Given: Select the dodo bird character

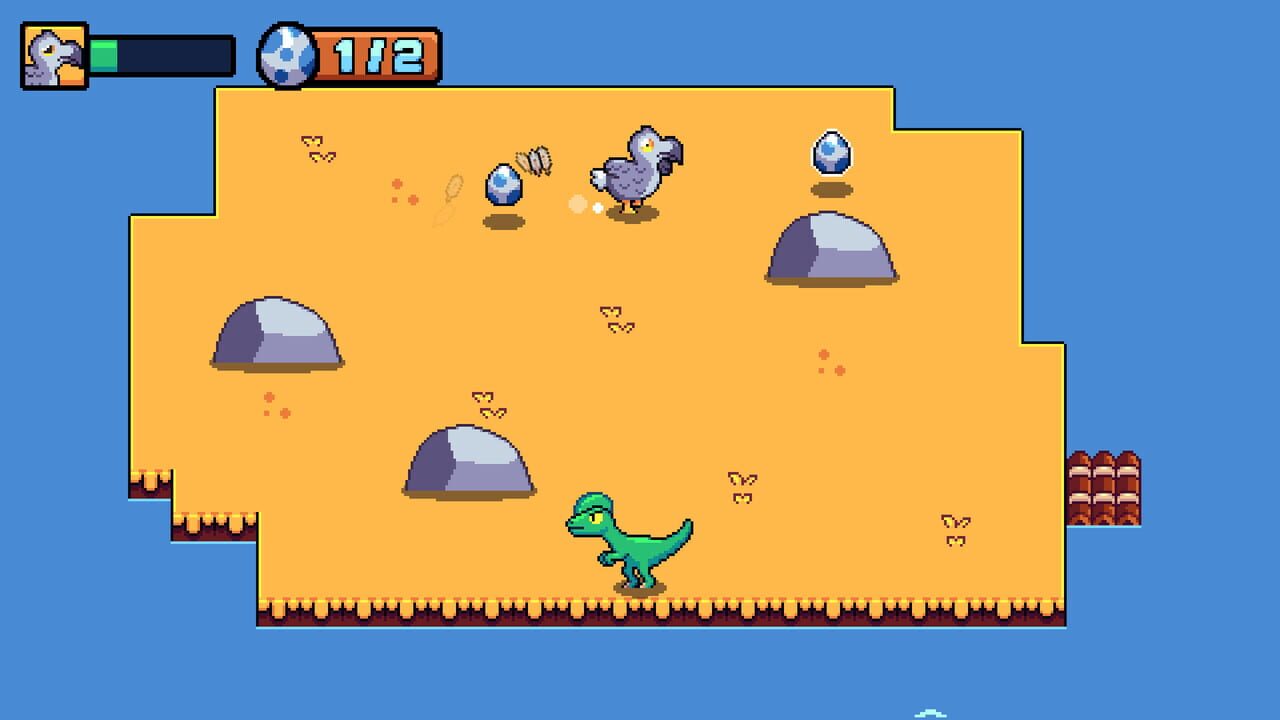Looking at the screenshot, I should [x=633, y=170].
